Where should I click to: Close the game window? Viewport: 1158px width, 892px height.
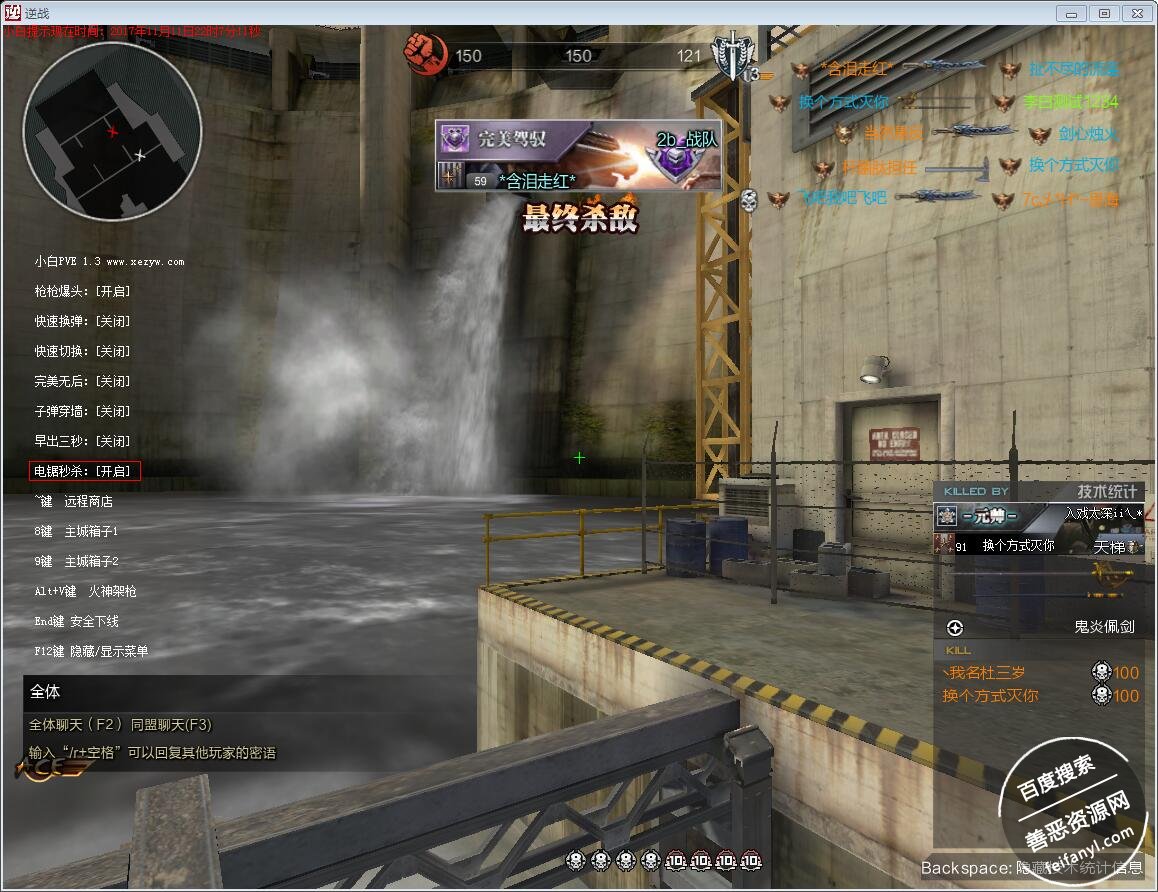[x=1136, y=13]
